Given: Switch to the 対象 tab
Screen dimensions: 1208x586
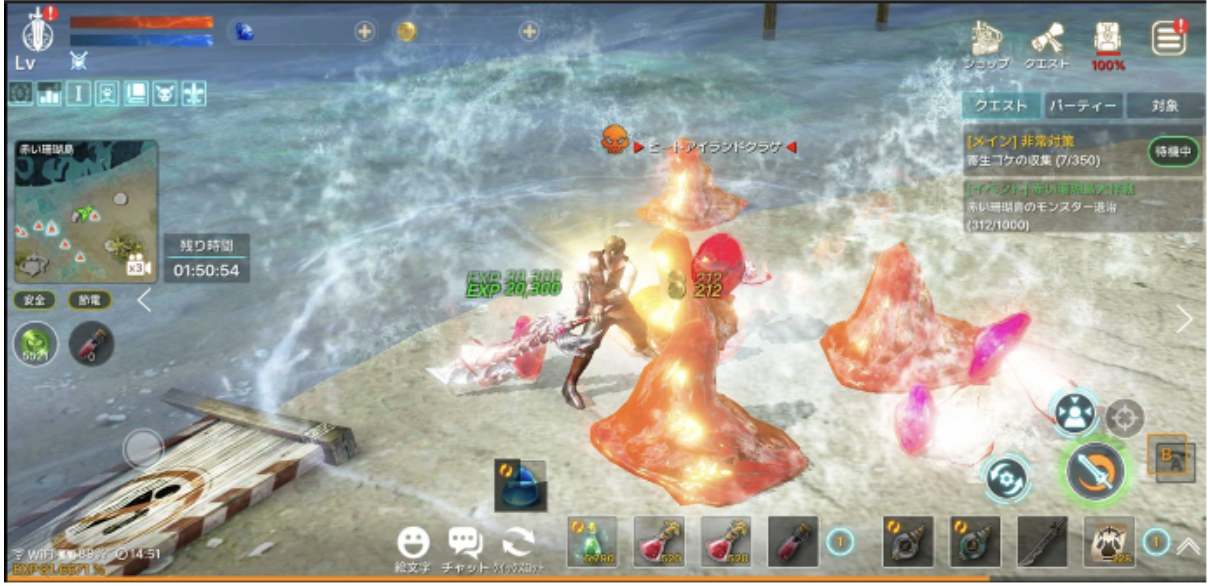Looking at the screenshot, I should 1164,105.
